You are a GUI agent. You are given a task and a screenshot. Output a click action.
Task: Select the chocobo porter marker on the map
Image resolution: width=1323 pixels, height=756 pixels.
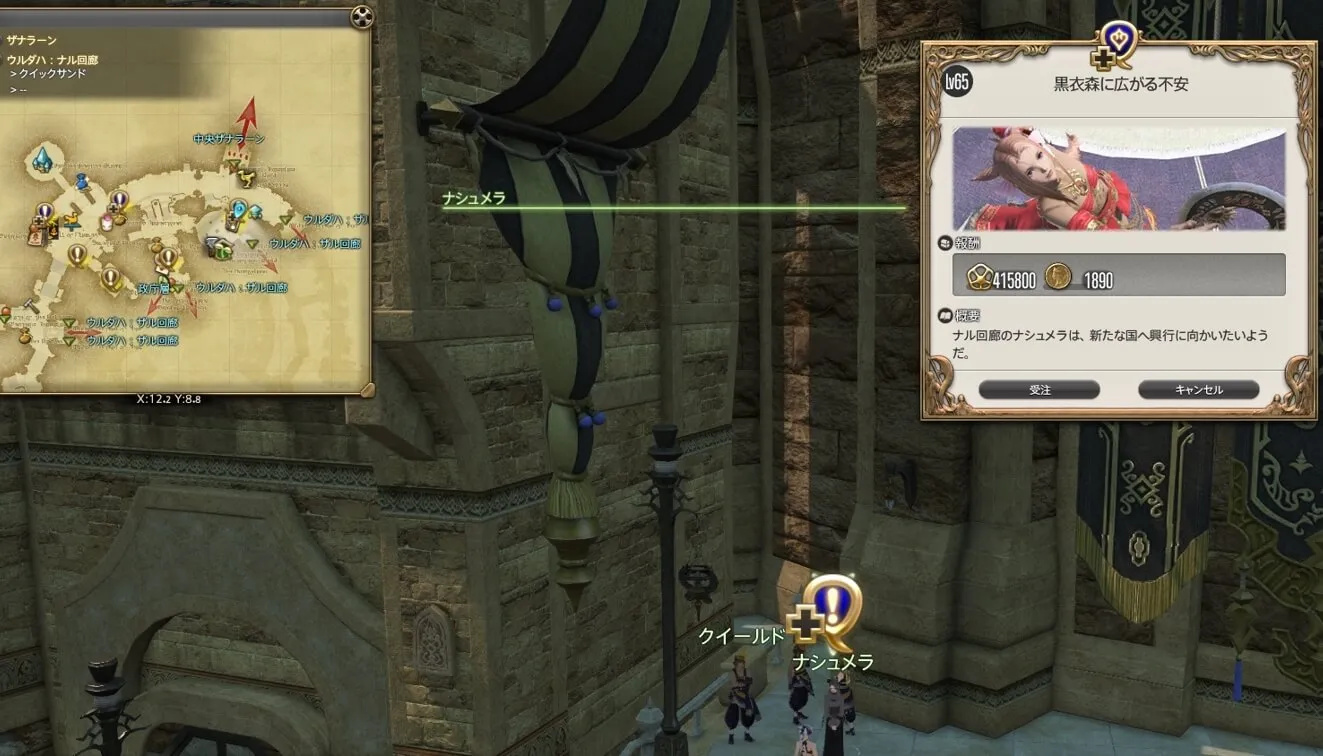click(244, 179)
